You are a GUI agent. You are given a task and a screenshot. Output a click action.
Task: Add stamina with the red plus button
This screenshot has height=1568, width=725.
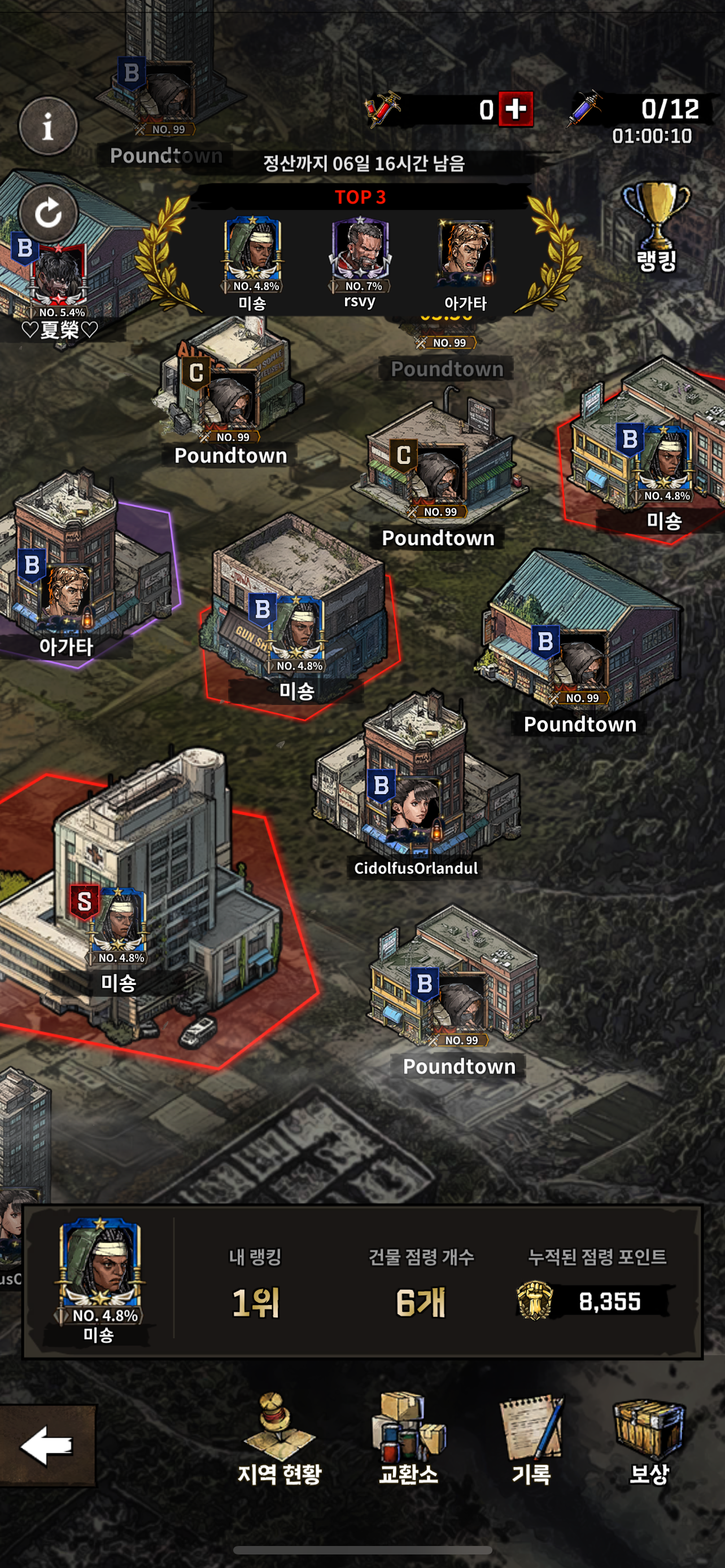pos(516,110)
